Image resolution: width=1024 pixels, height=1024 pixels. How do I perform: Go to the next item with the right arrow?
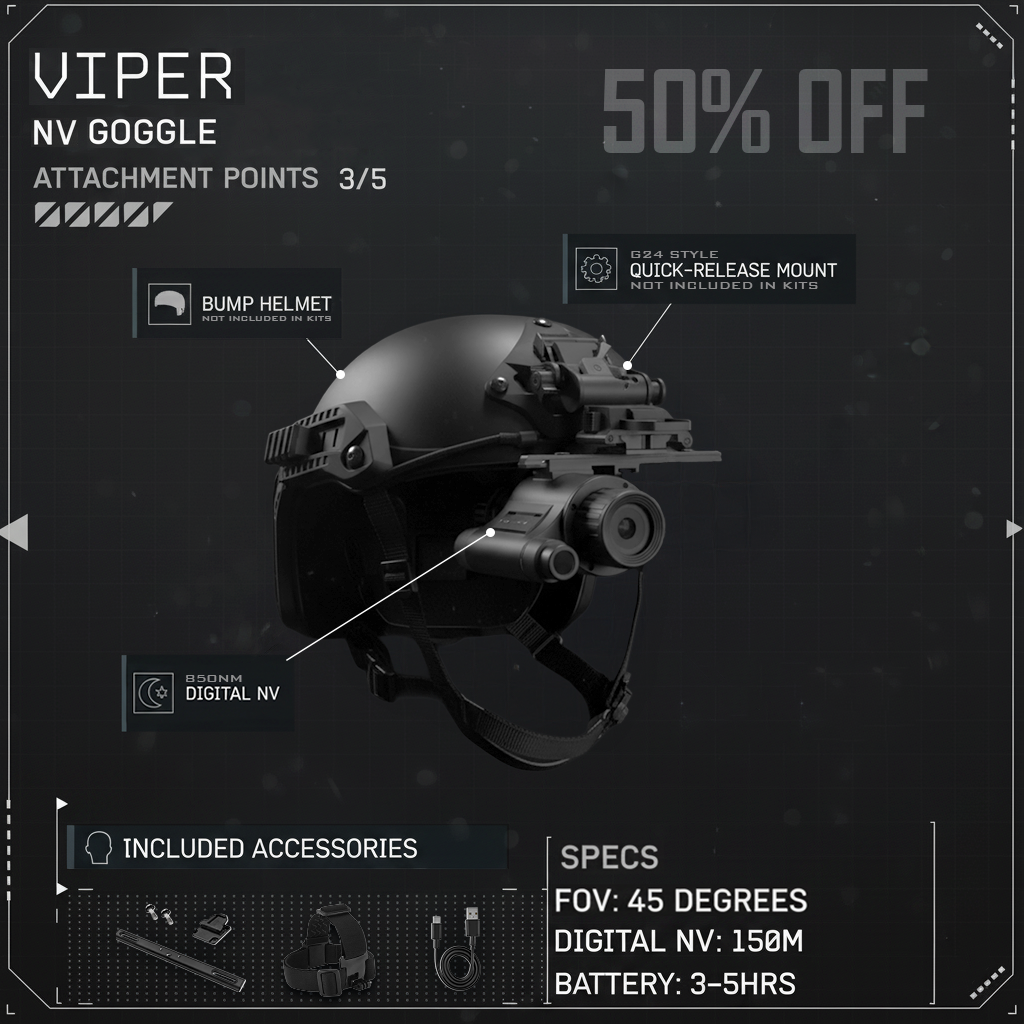1013,529
